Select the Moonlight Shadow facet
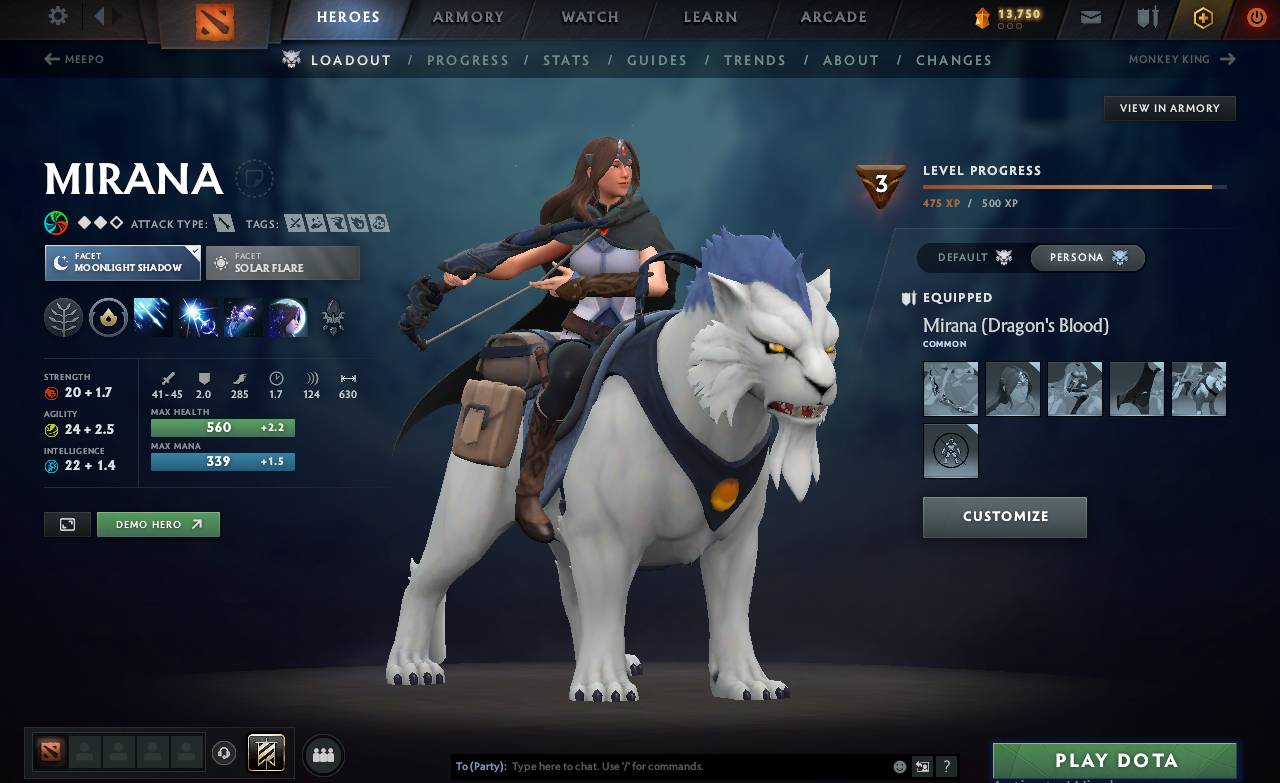1280x783 pixels. [122, 263]
